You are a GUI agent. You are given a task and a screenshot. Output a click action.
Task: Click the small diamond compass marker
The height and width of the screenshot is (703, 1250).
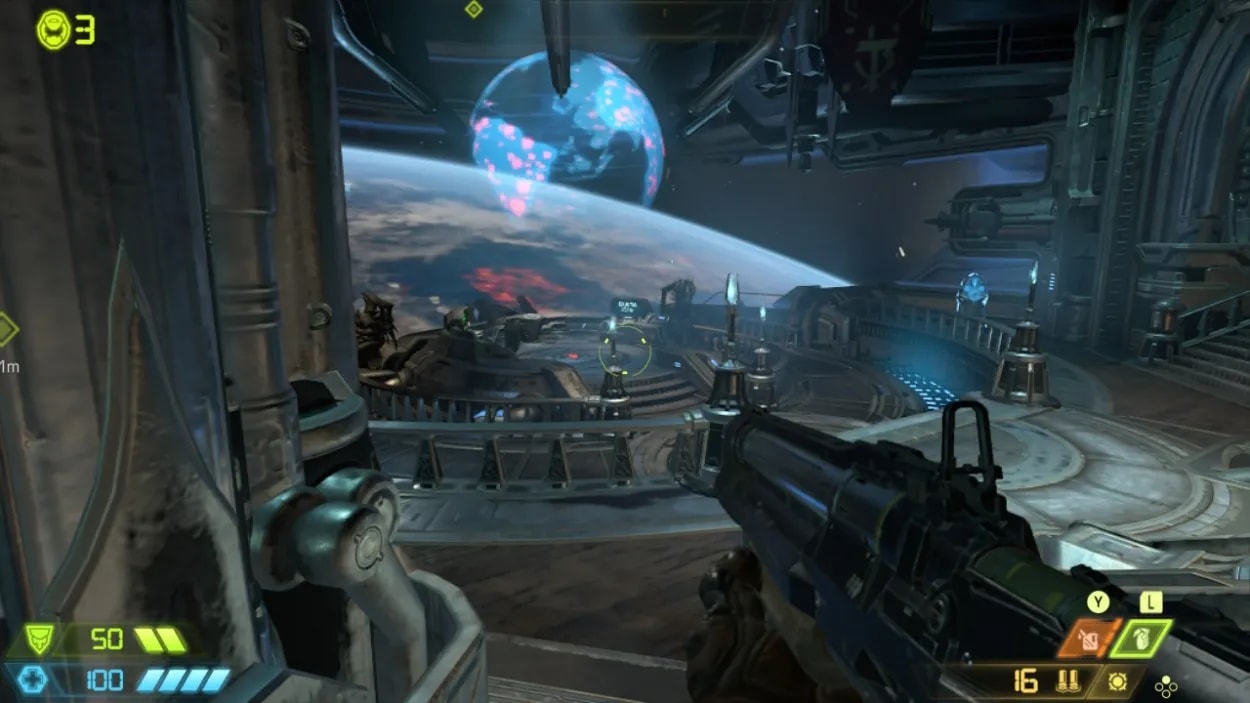coord(473,9)
